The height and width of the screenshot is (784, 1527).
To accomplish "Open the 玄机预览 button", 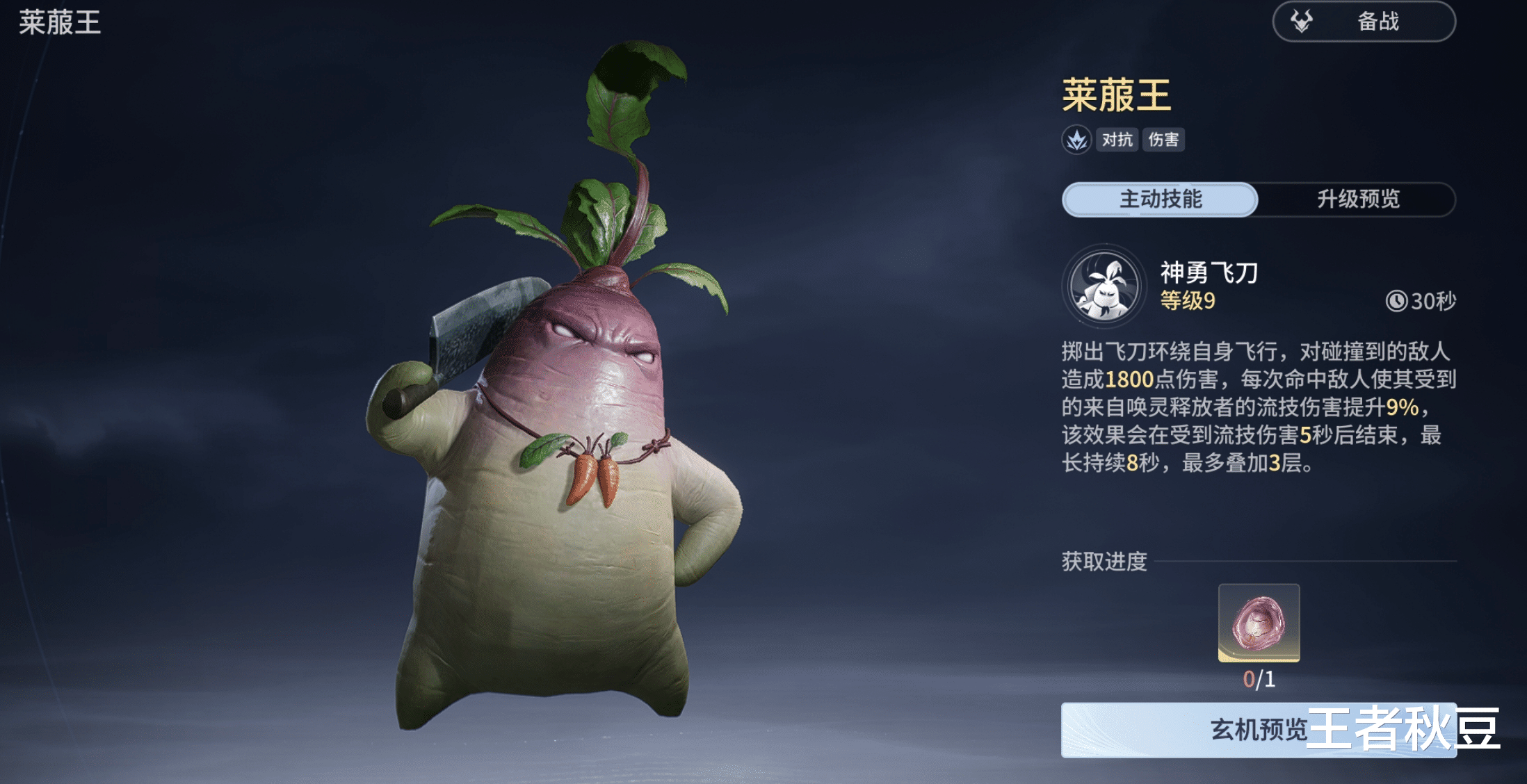I will (x=1257, y=730).
